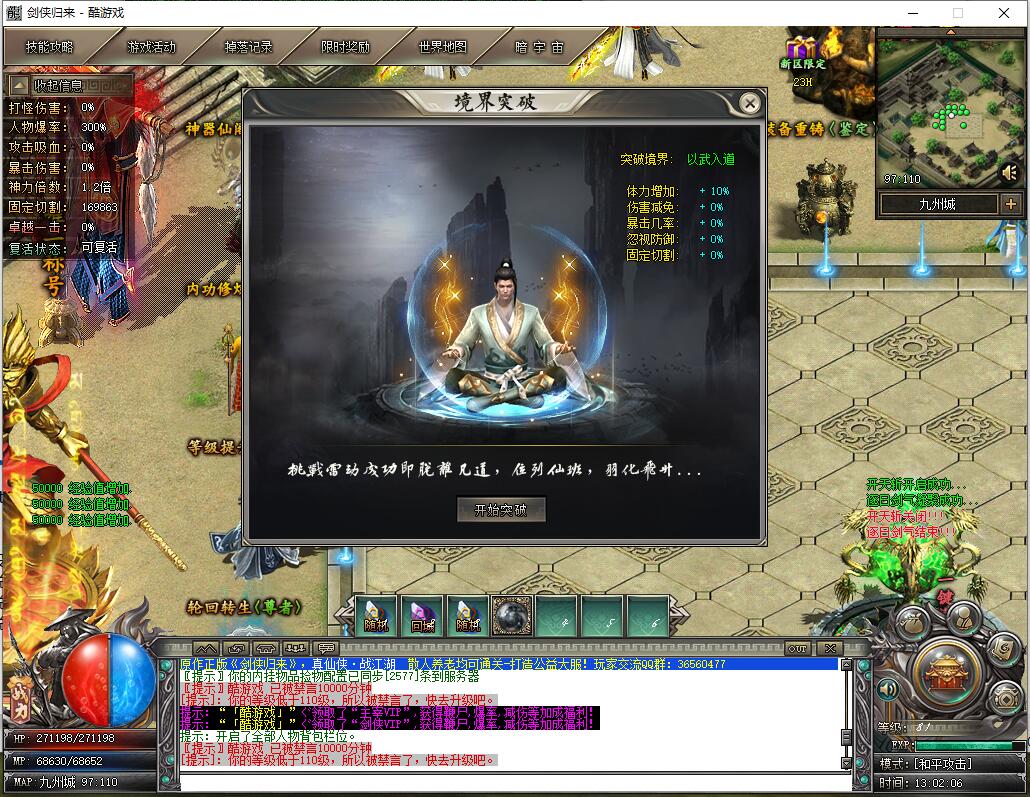The height and width of the screenshot is (797, 1030).
Task: Click the OUT button above chat
Action: point(797,649)
